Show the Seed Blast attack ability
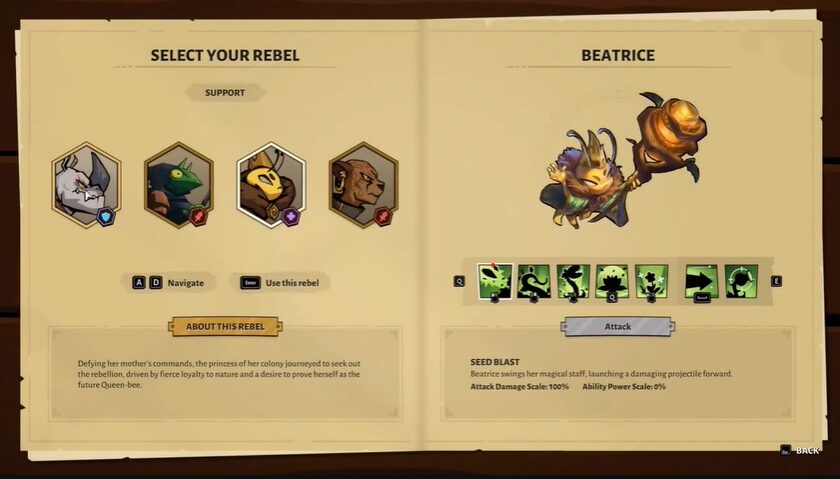Image resolution: width=840 pixels, height=479 pixels. pyautogui.click(x=495, y=281)
